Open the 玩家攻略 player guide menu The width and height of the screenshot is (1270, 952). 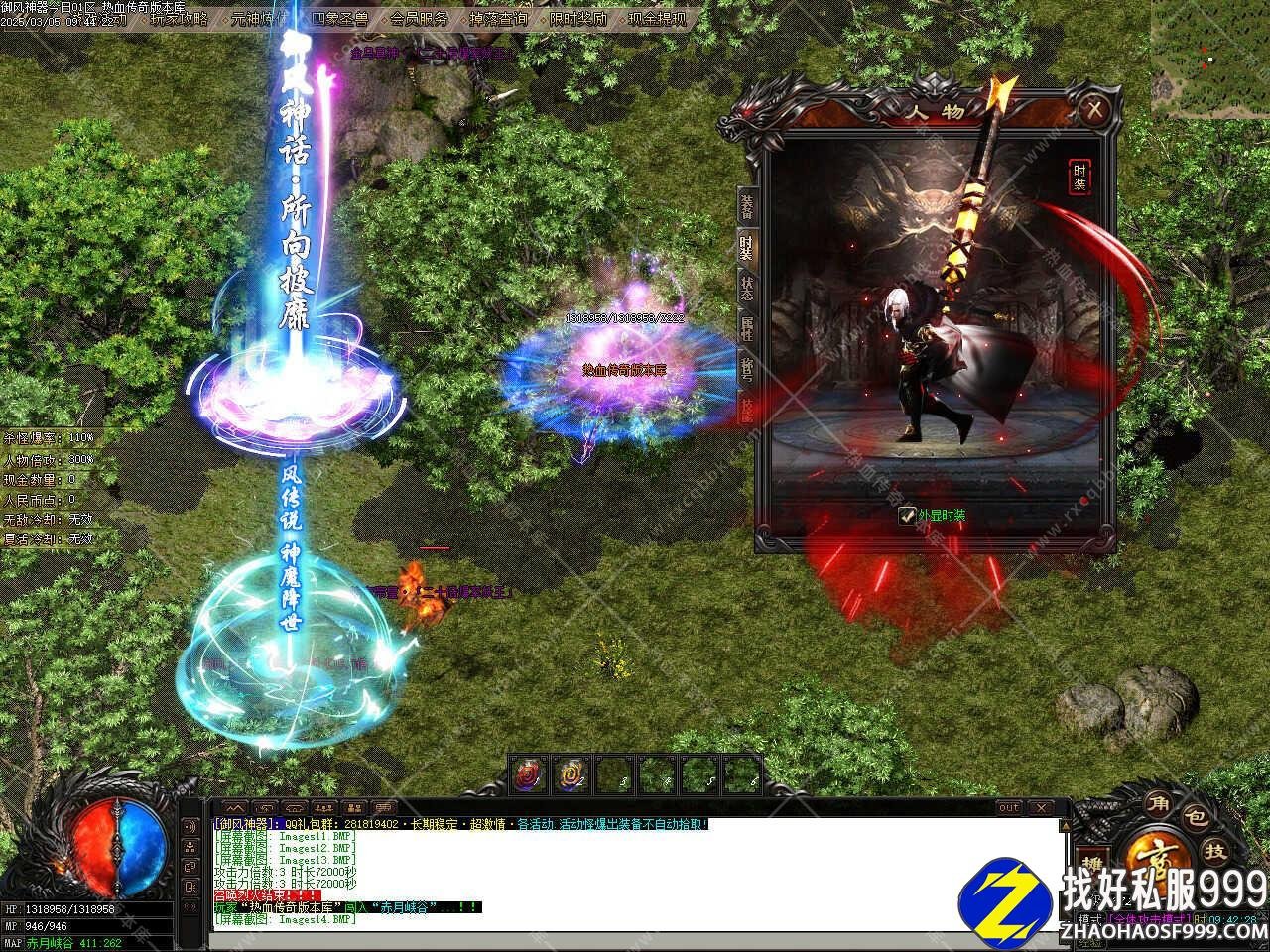(x=179, y=18)
